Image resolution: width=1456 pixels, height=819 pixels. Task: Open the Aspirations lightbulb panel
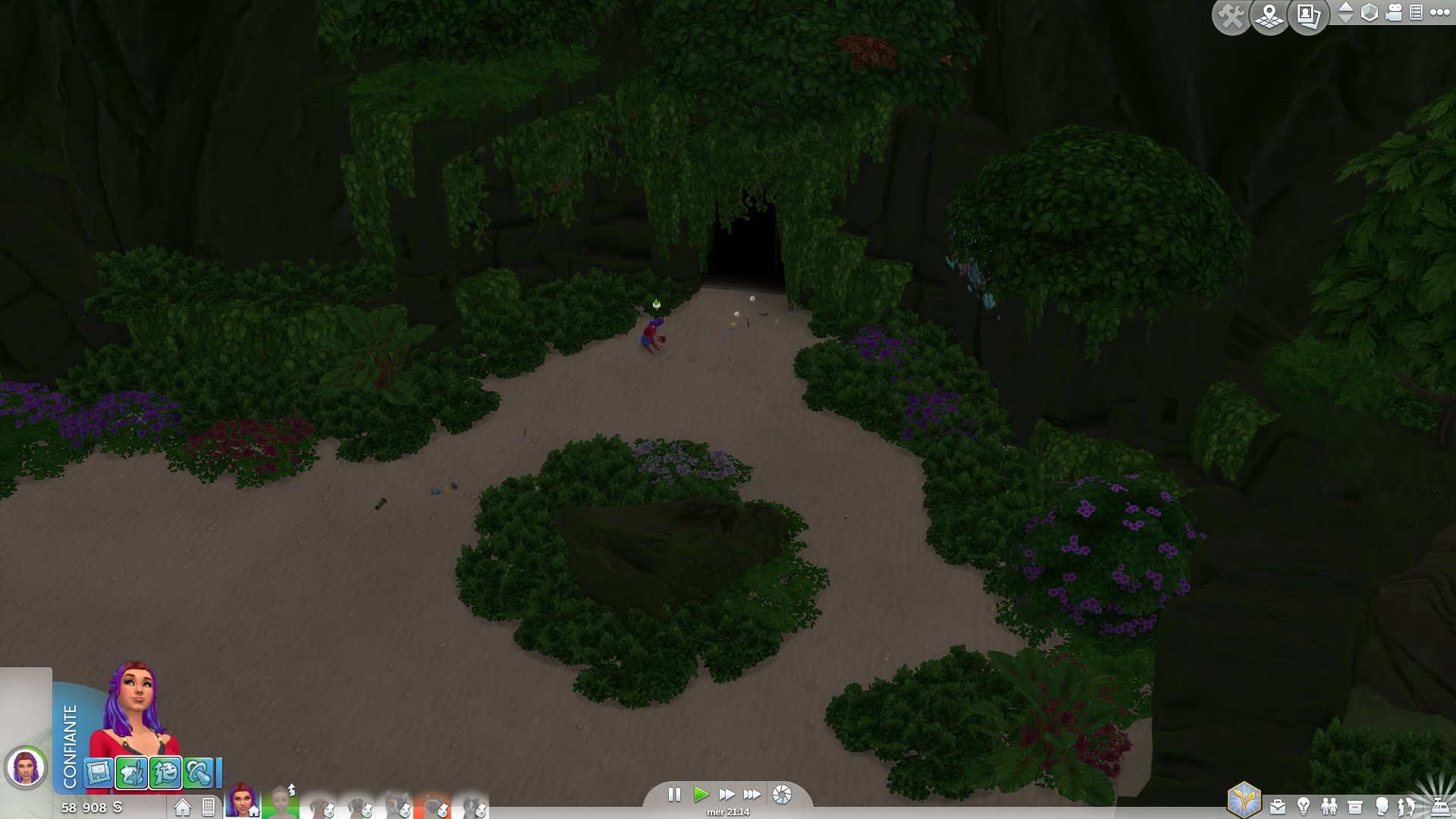point(1304,805)
